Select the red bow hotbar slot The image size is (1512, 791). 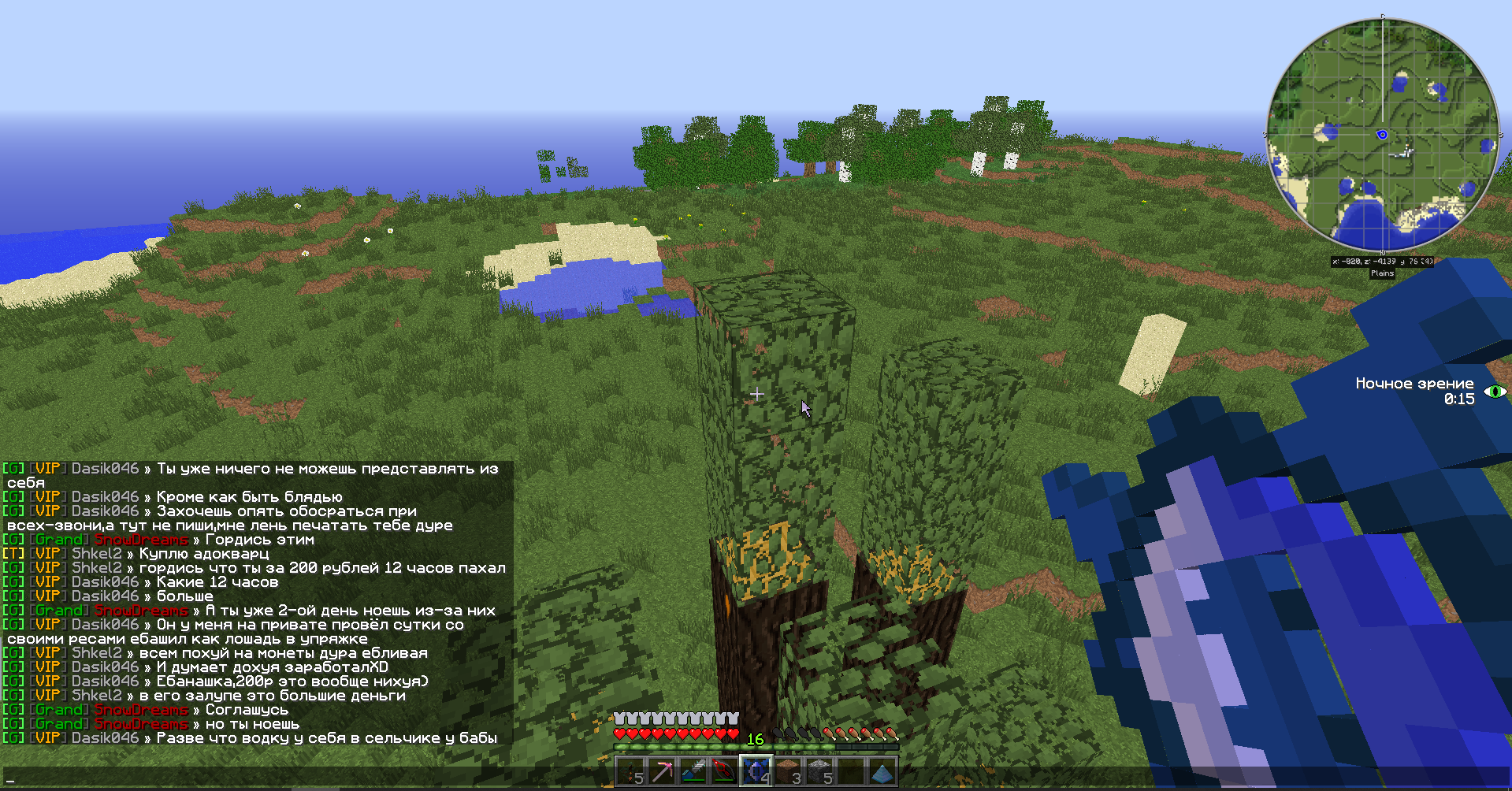(x=725, y=772)
